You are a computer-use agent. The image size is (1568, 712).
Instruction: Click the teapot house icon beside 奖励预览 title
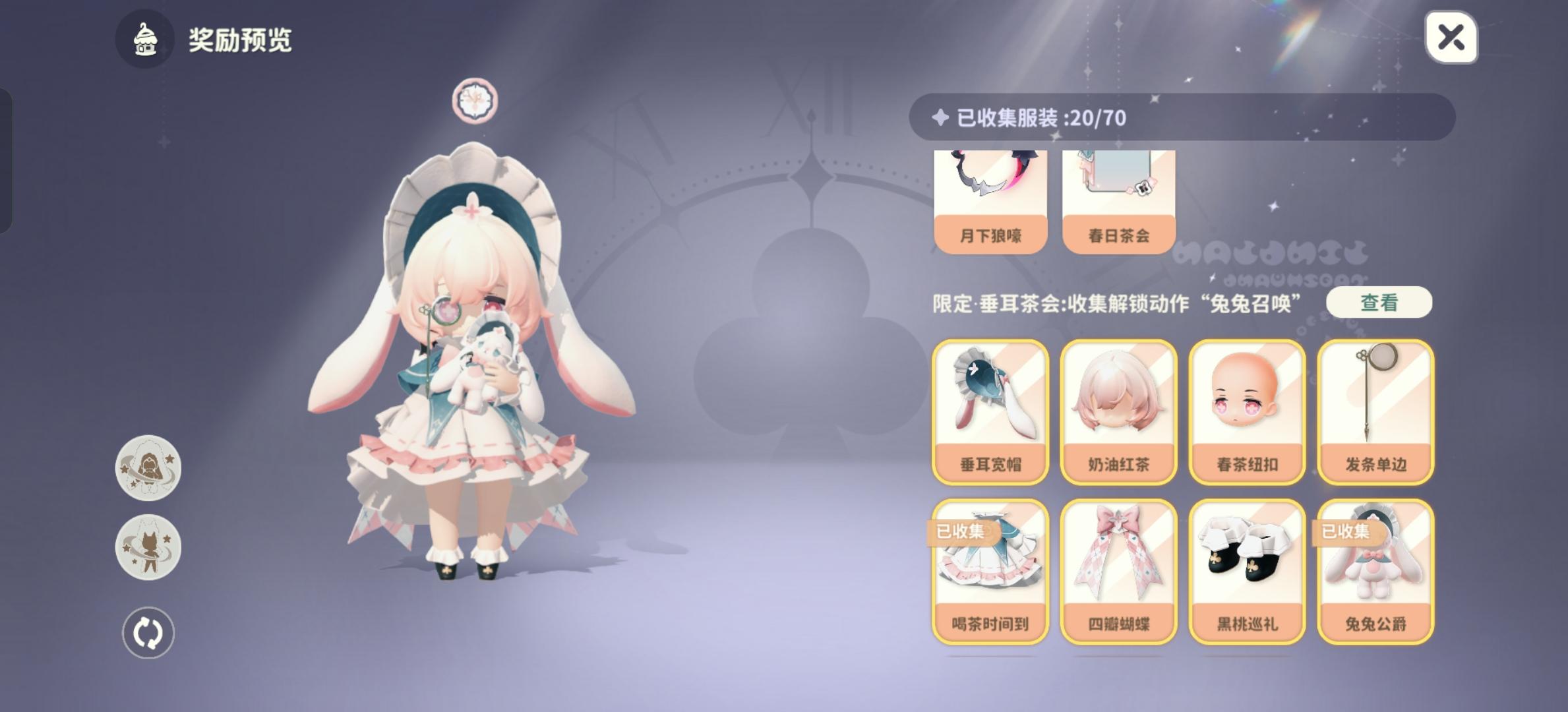click(x=146, y=39)
